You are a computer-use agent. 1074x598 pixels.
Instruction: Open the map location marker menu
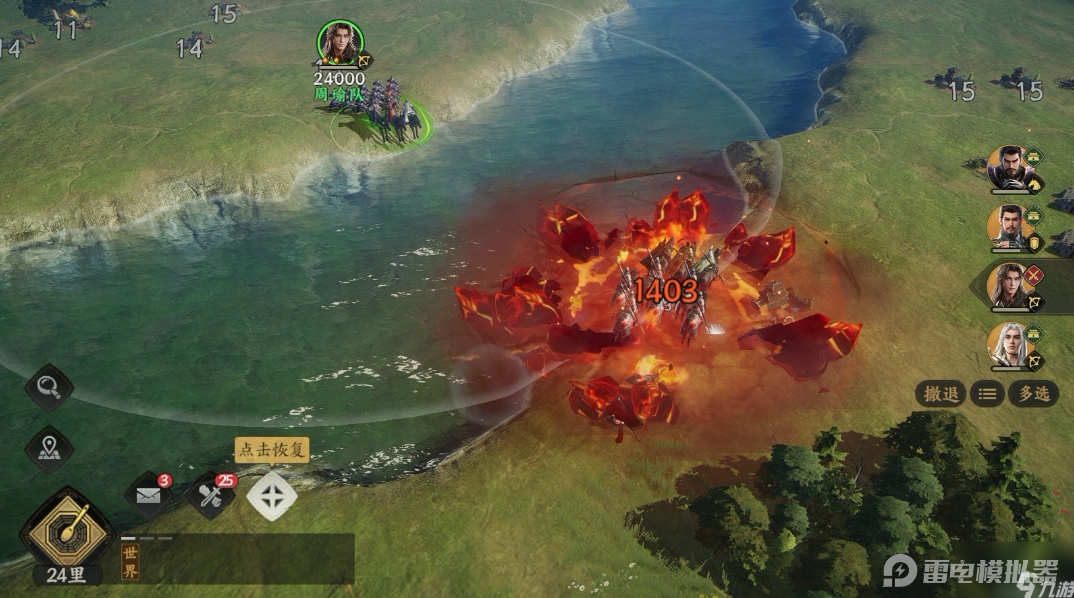click(x=49, y=450)
